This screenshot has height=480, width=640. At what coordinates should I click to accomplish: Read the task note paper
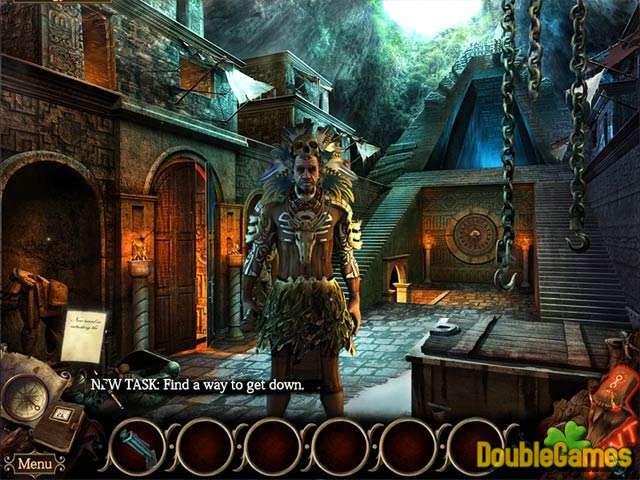coord(82,333)
